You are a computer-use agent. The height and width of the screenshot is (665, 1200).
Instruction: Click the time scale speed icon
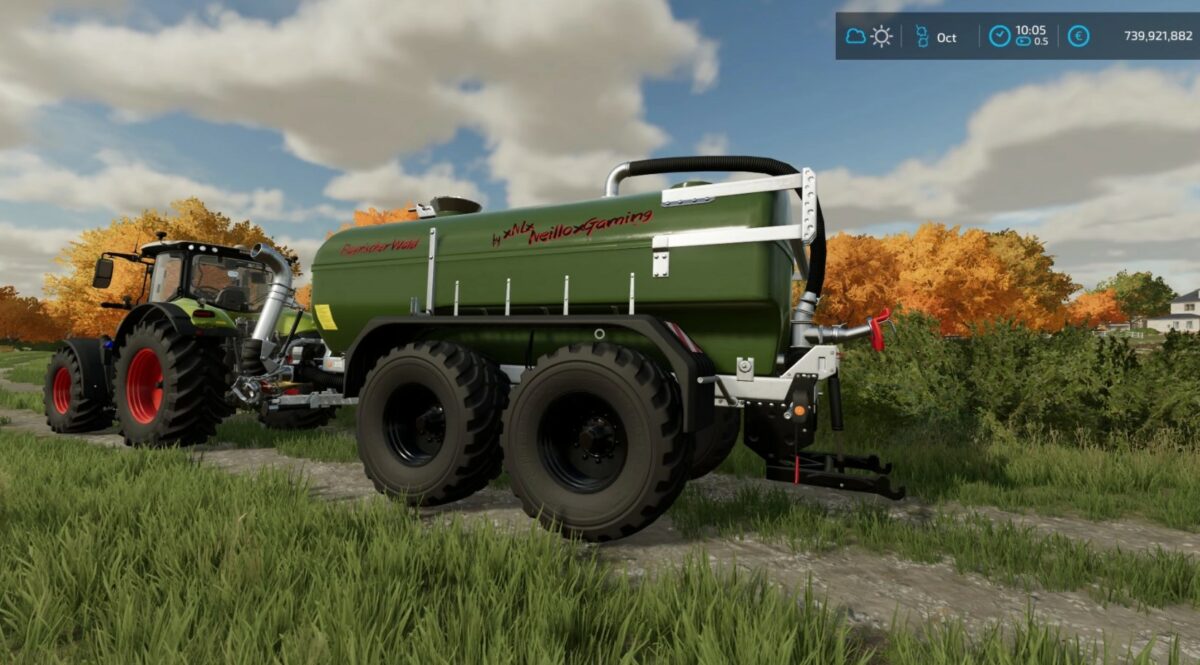click(x=1024, y=42)
